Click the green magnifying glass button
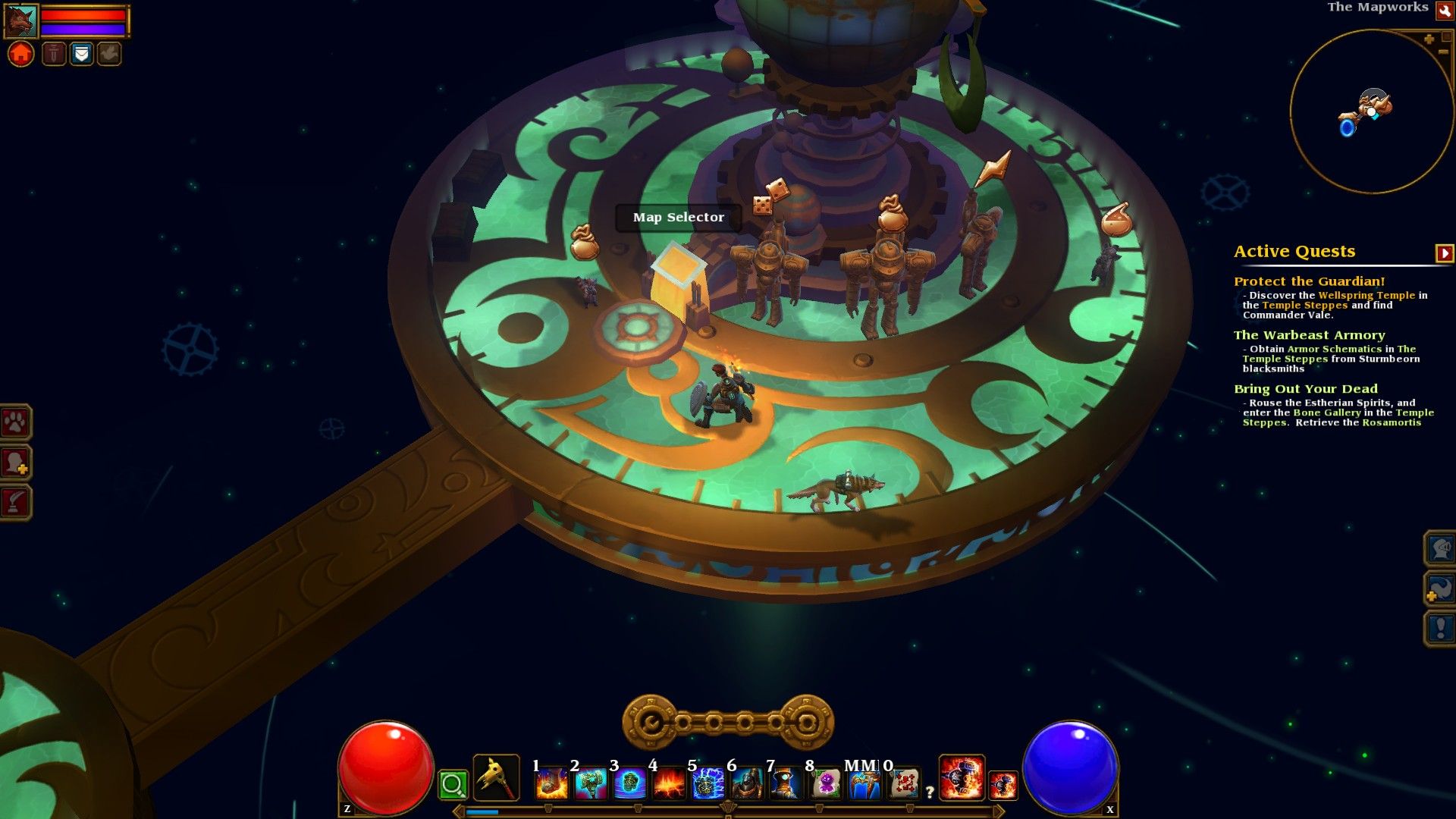 click(453, 785)
